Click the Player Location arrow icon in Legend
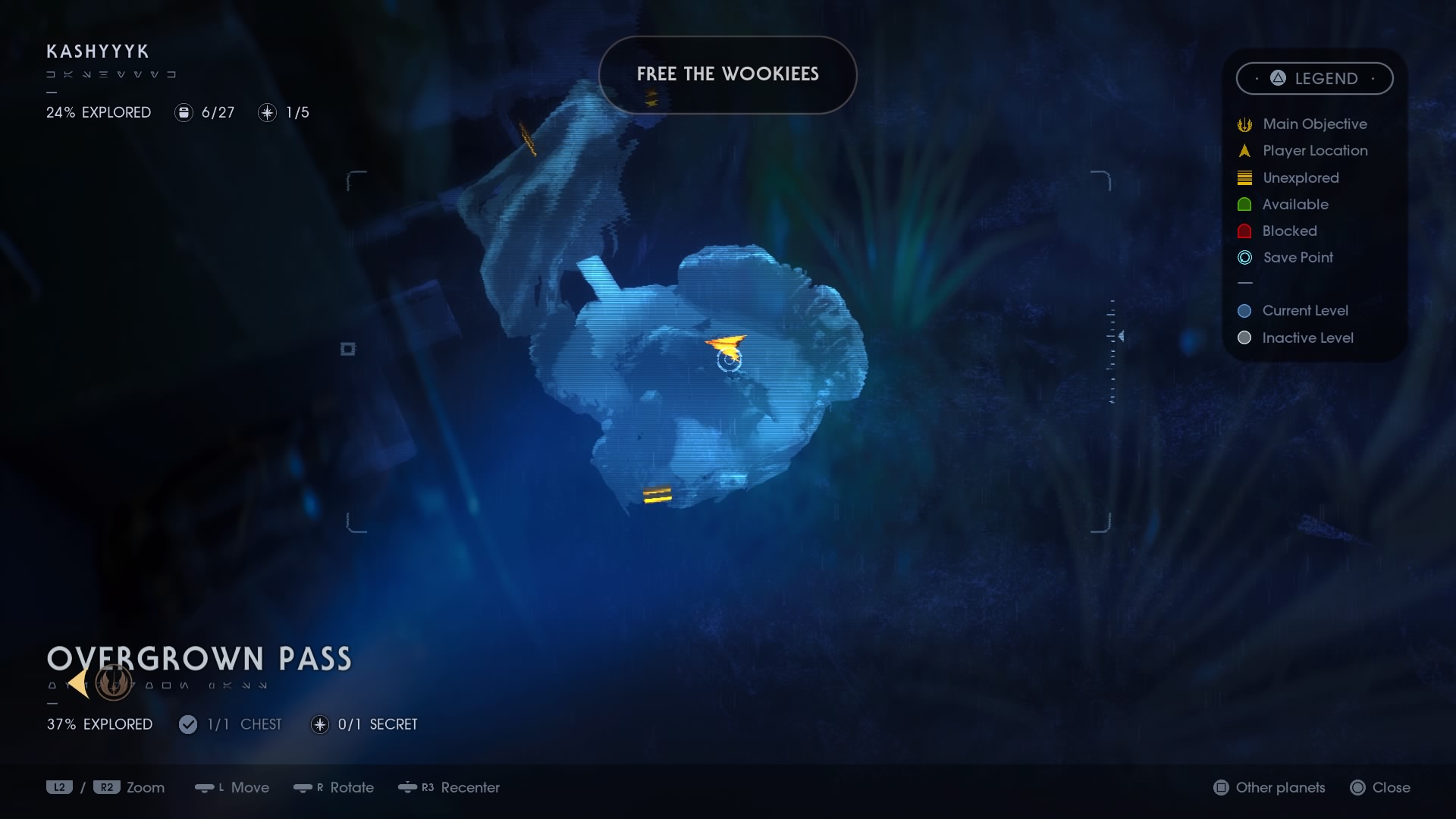This screenshot has height=819, width=1456. click(1244, 150)
